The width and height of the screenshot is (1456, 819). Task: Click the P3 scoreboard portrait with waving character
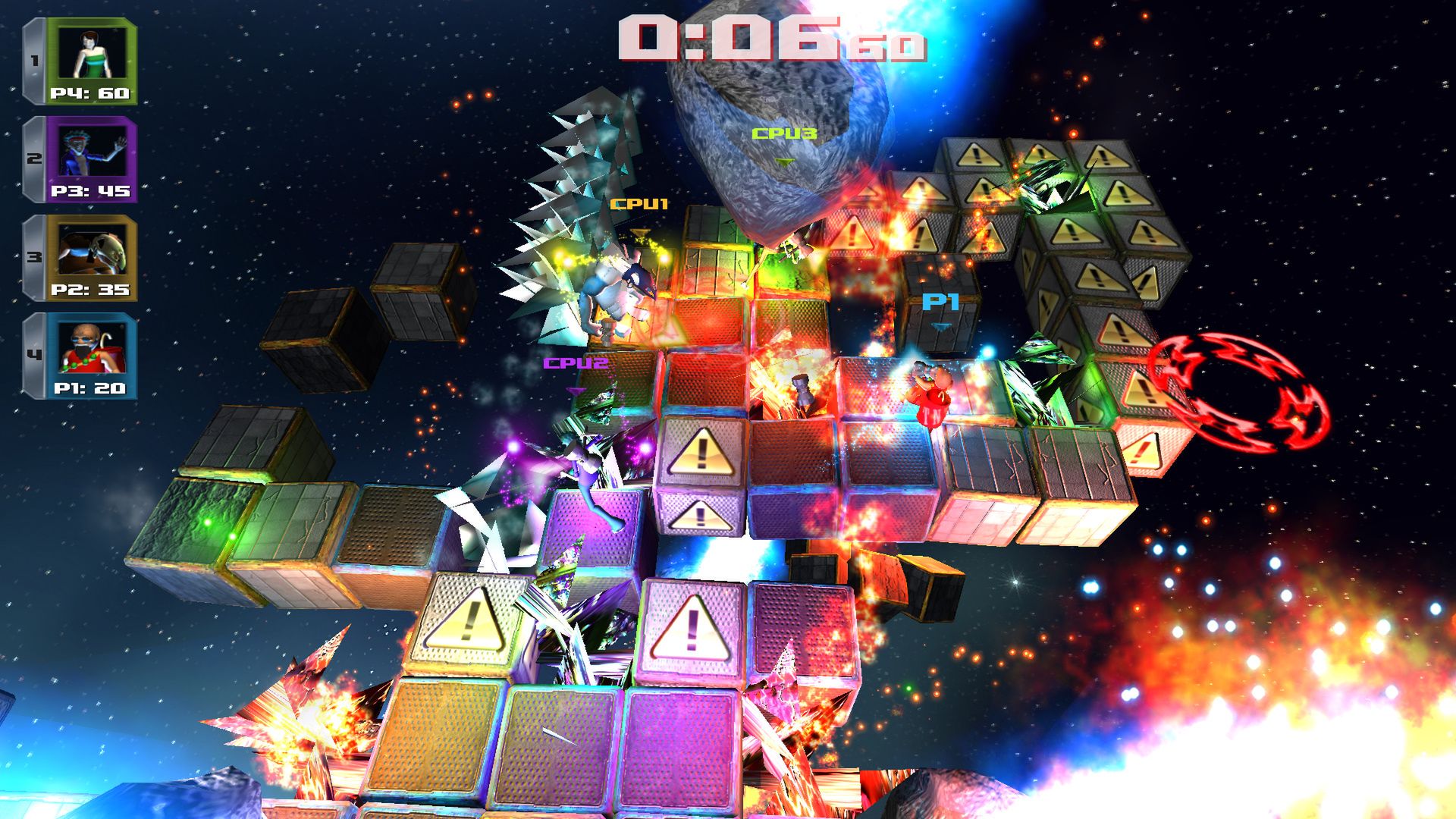[91, 152]
